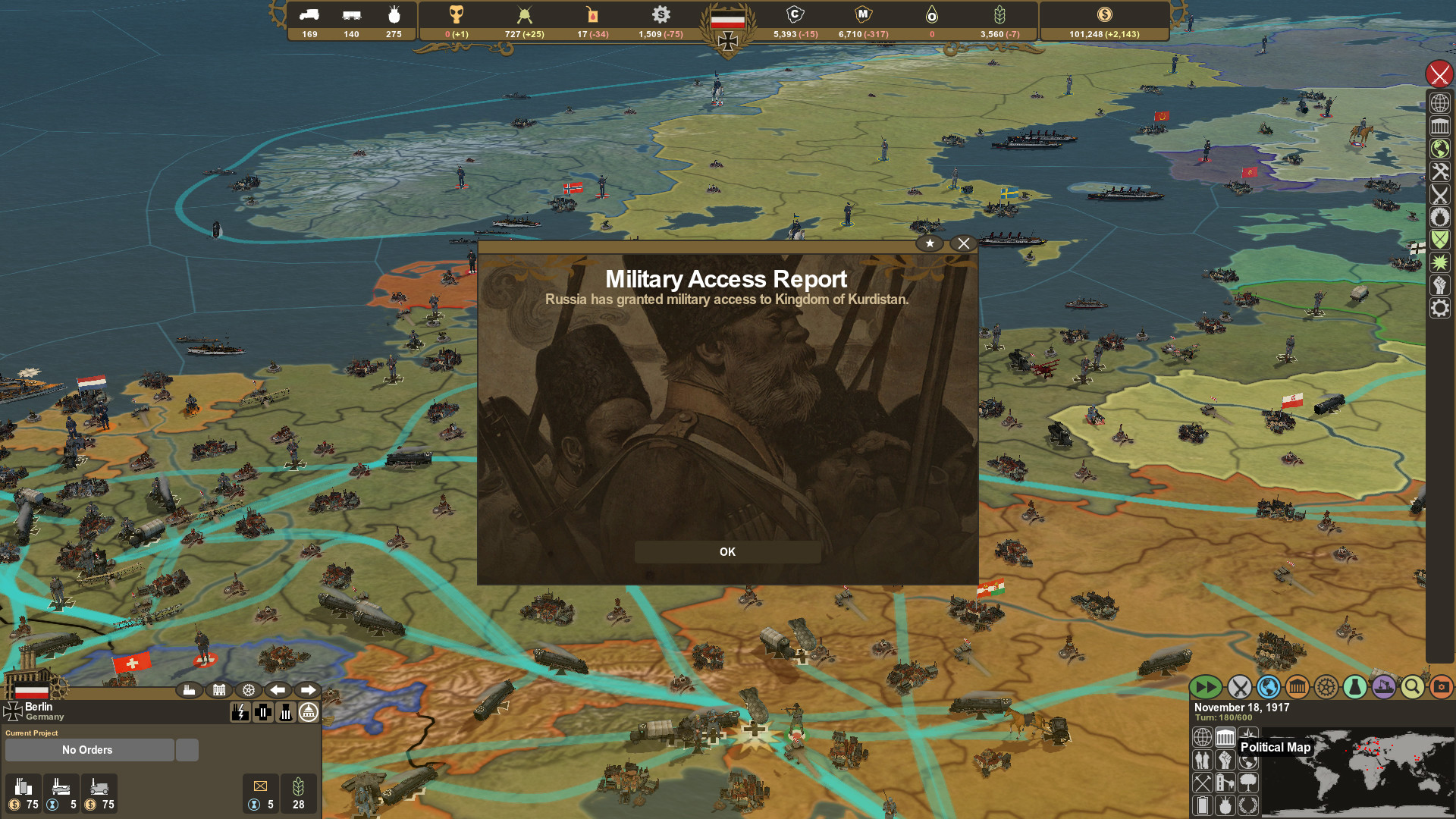Toggle the Political Map mode on the minimap

(x=1225, y=737)
